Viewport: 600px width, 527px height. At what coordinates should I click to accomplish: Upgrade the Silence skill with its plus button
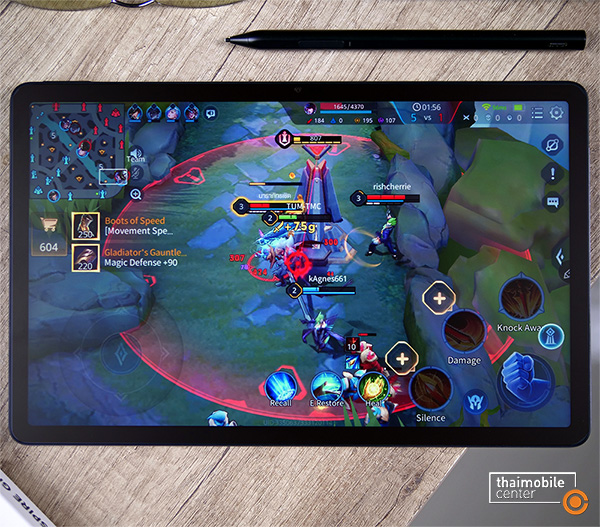pos(401,358)
